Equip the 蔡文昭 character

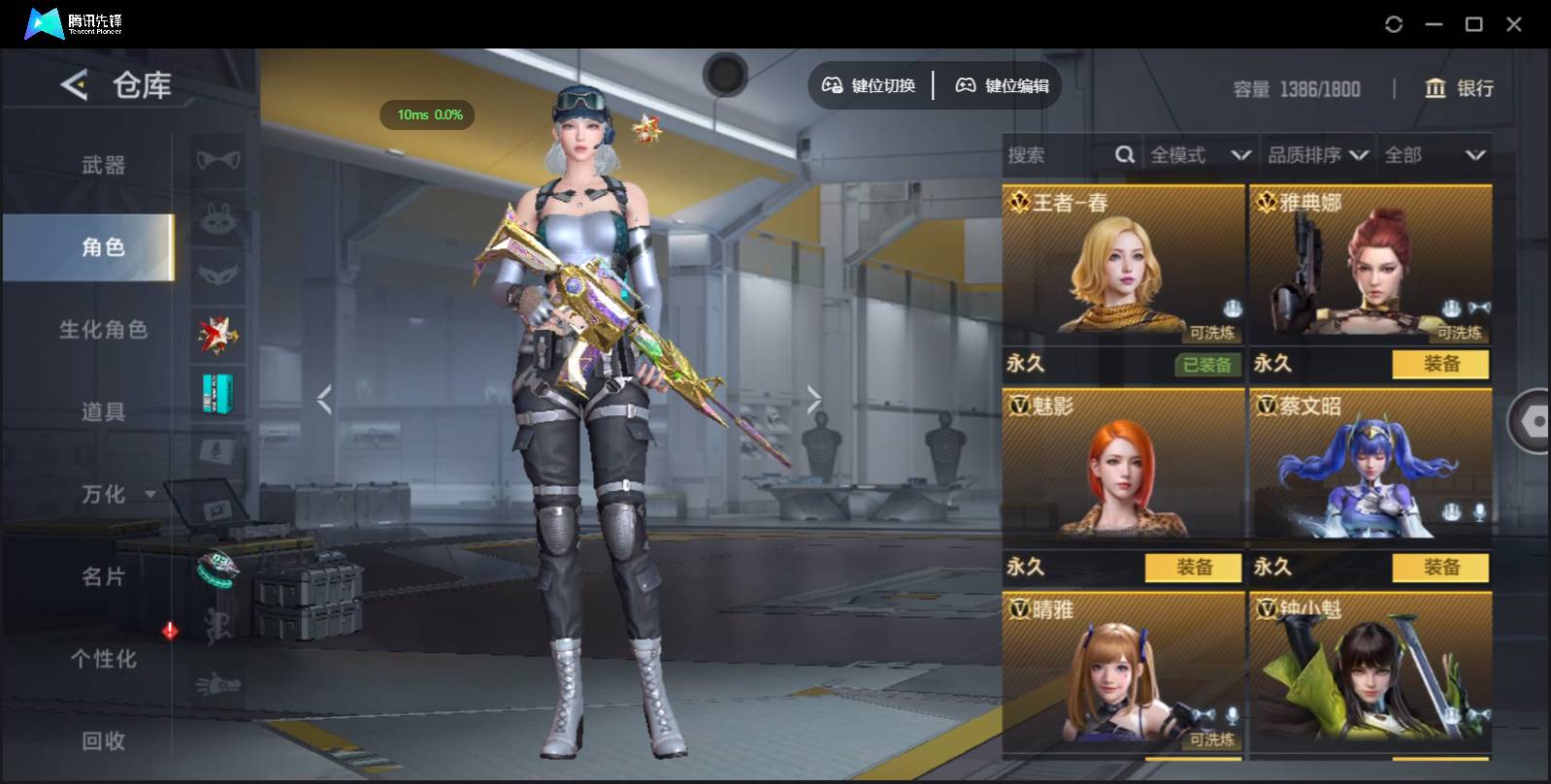coord(1440,568)
